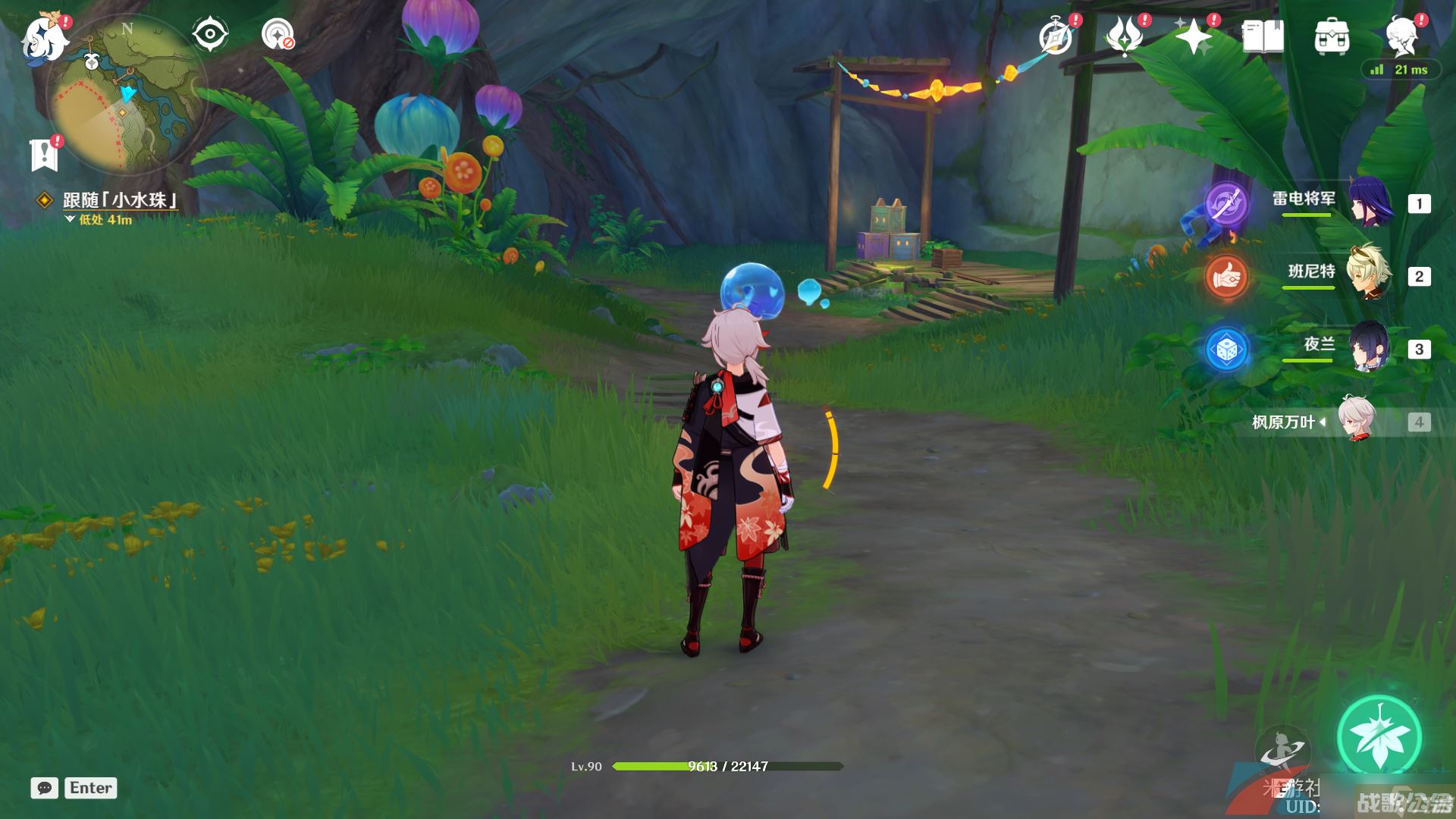Screen dimensions: 1456x819
Task: Open the circular minimap
Action: click(x=127, y=95)
